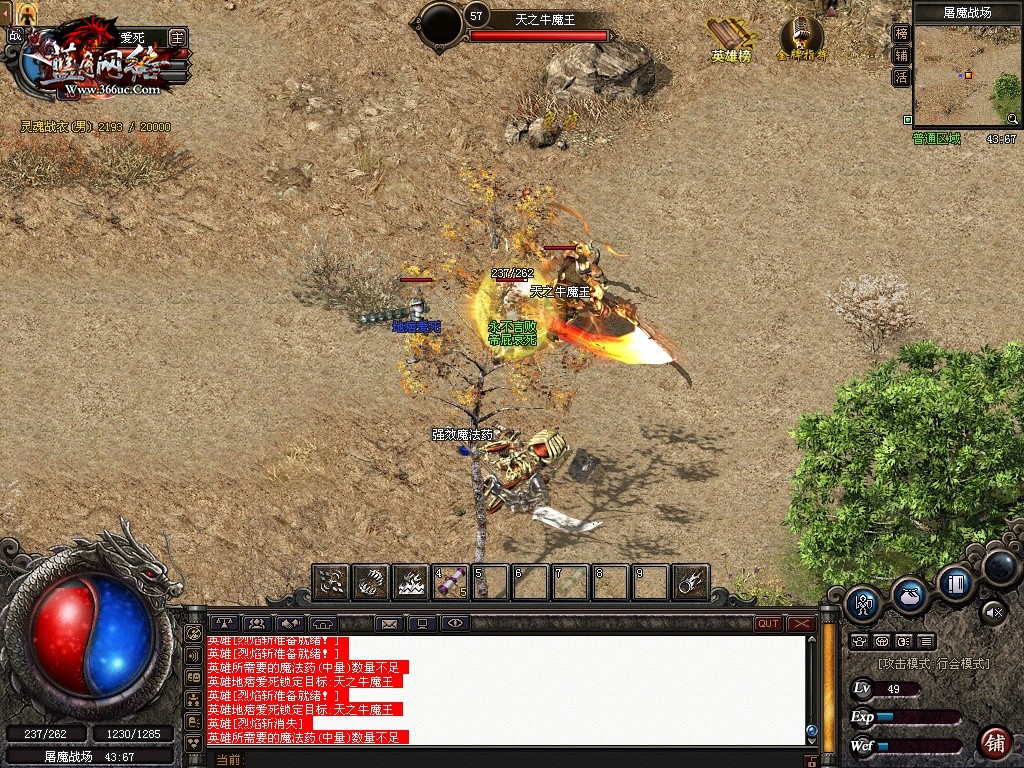Open the shop with the red 铺 button

994,742
